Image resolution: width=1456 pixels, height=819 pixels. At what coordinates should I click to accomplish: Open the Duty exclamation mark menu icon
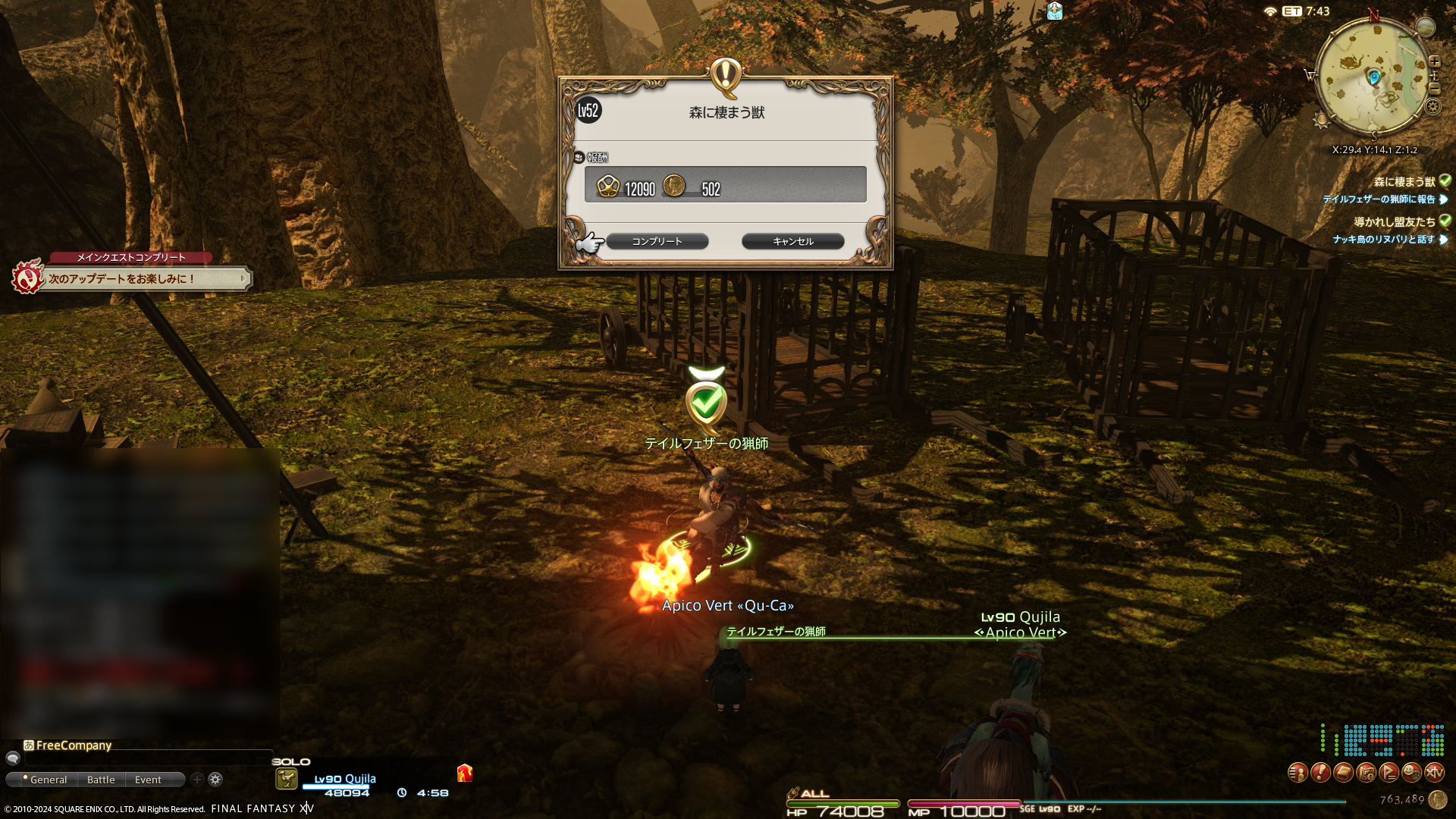pos(1320,773)
